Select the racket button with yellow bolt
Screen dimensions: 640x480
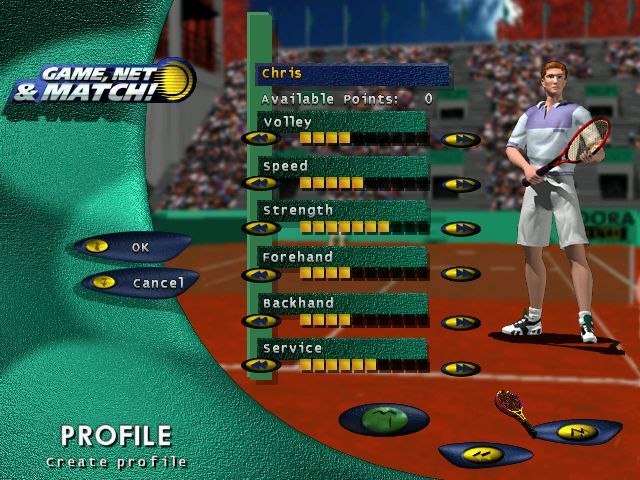pos(576,432)
